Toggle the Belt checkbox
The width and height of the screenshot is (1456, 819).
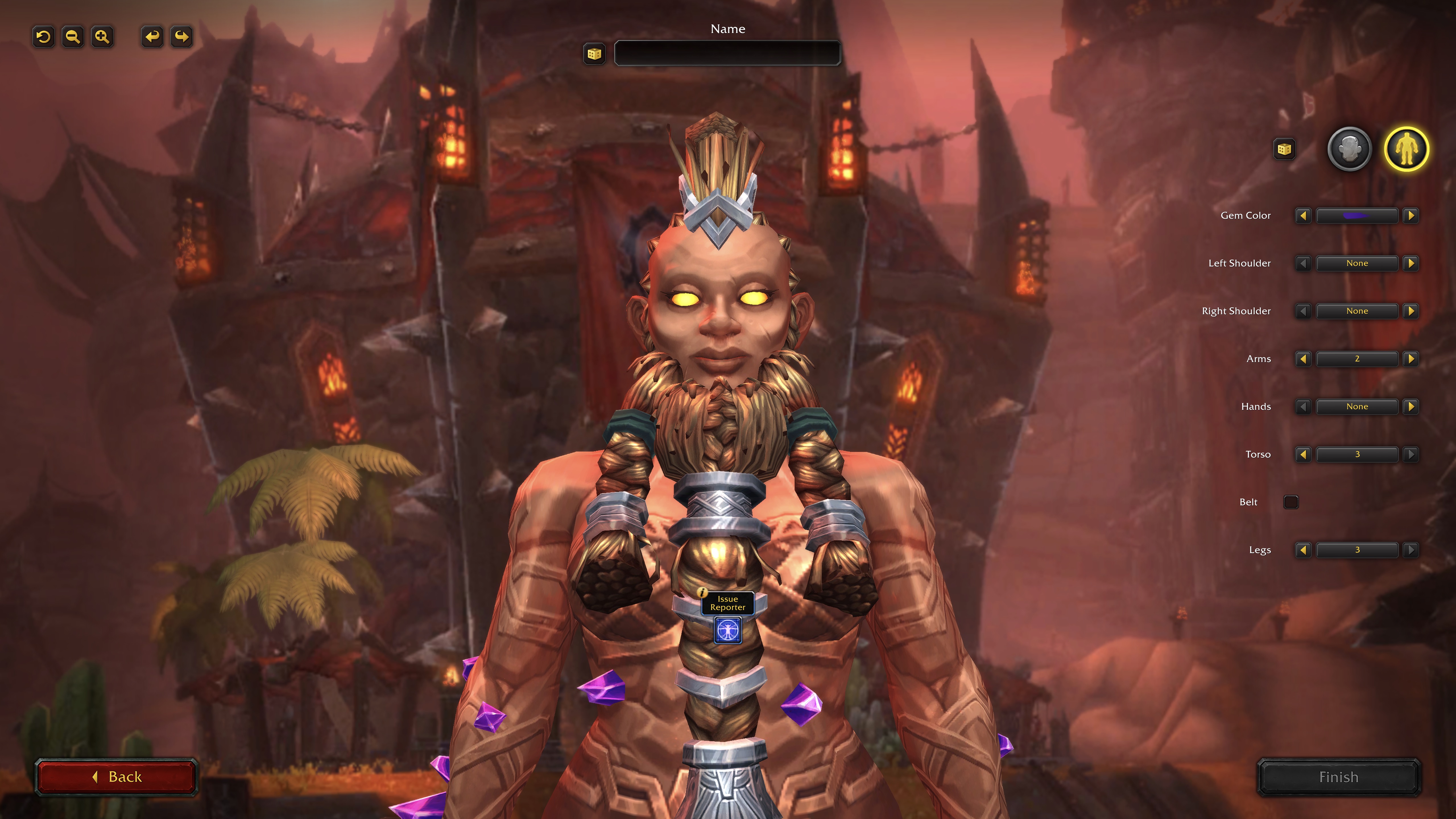(1291, 502)
